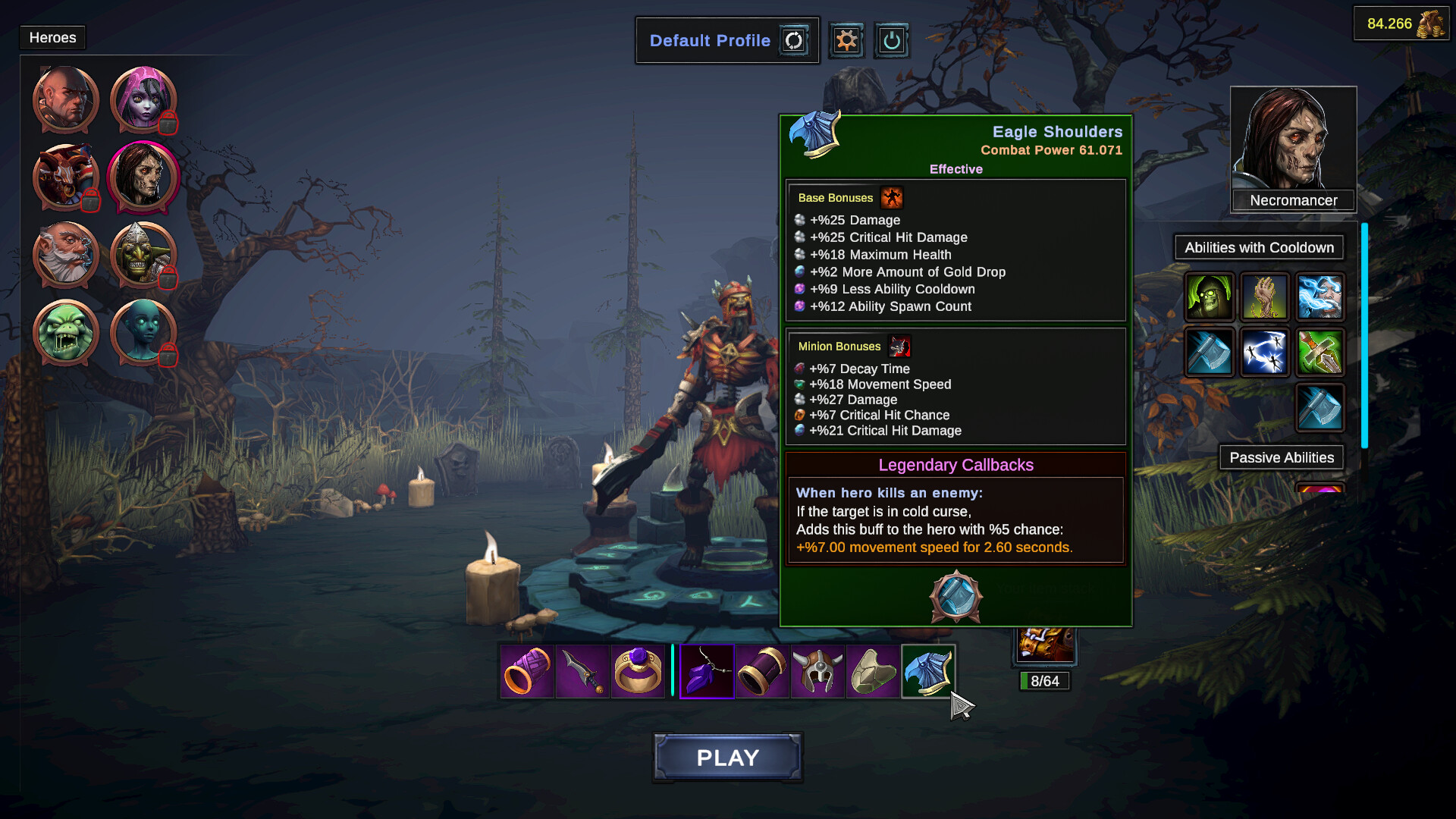The width and height of the screenshot is (1456, 819).
Task: Click the hammer emblem in the tooltip
Action: pos(955,598)
